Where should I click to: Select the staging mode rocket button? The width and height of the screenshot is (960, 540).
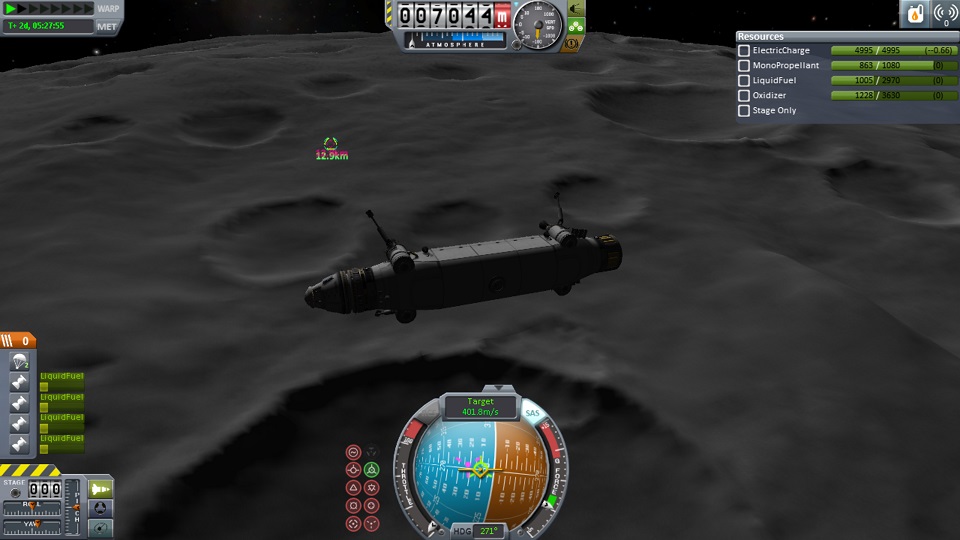pyautogui.click(x=102, y=489)
